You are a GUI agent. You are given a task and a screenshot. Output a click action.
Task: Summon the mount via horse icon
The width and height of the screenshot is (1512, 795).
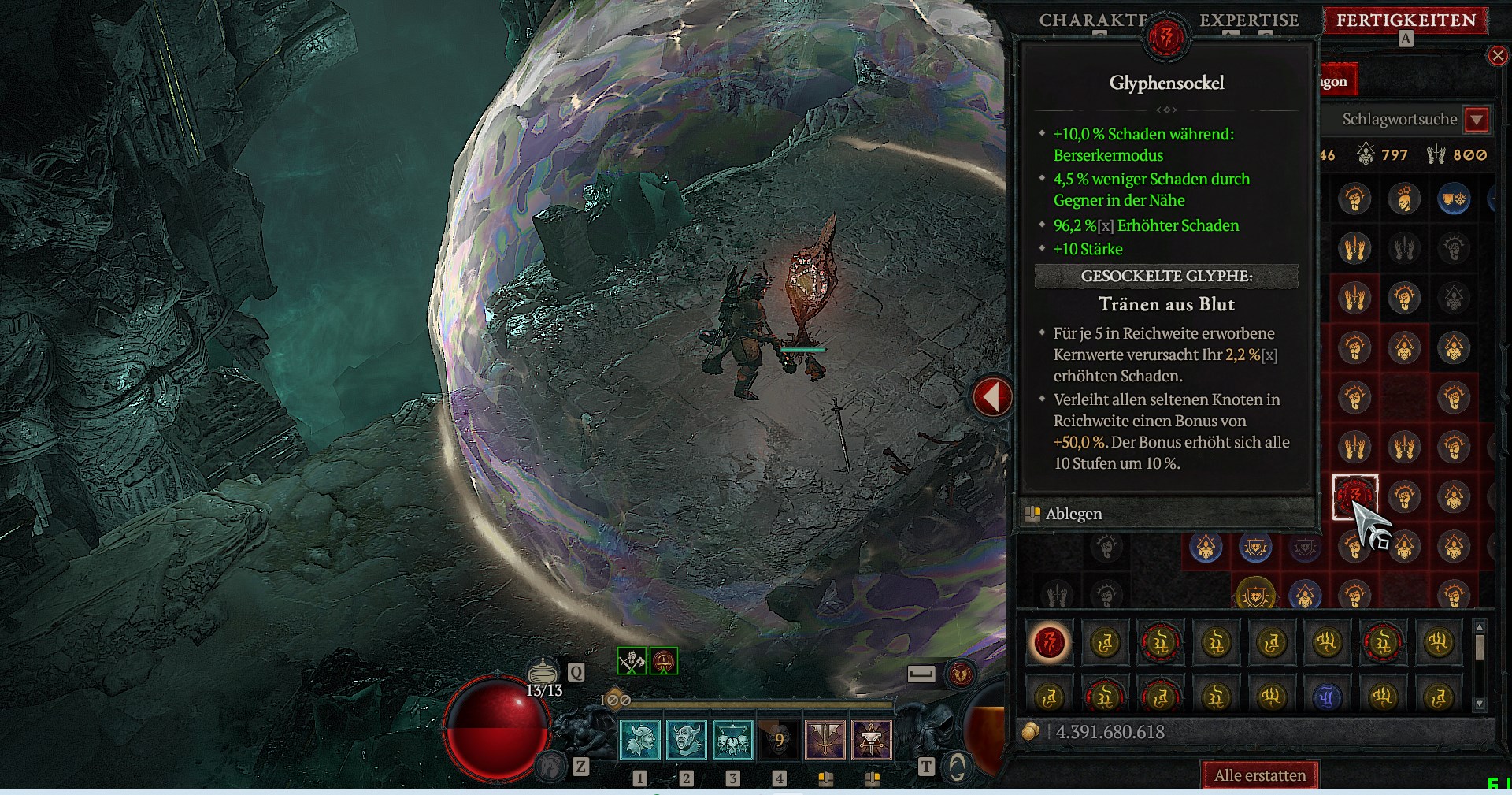(550, 765)
